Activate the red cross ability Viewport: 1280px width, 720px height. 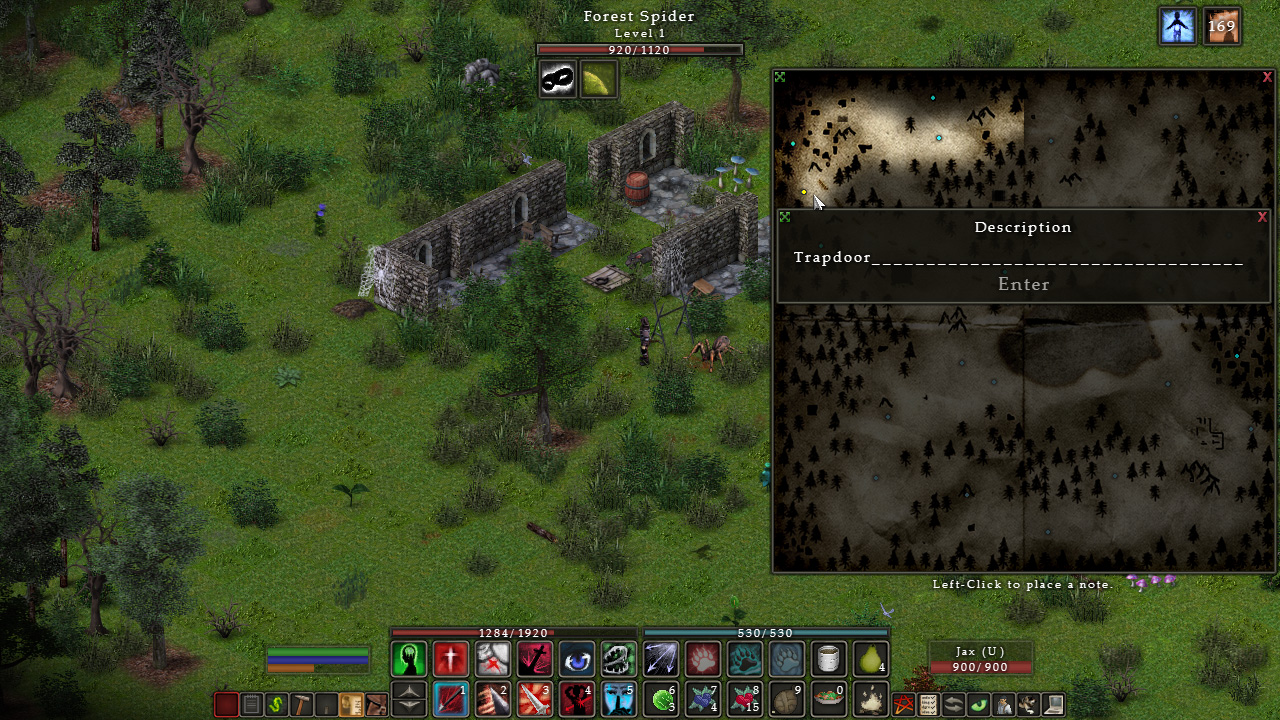point(451,659)
